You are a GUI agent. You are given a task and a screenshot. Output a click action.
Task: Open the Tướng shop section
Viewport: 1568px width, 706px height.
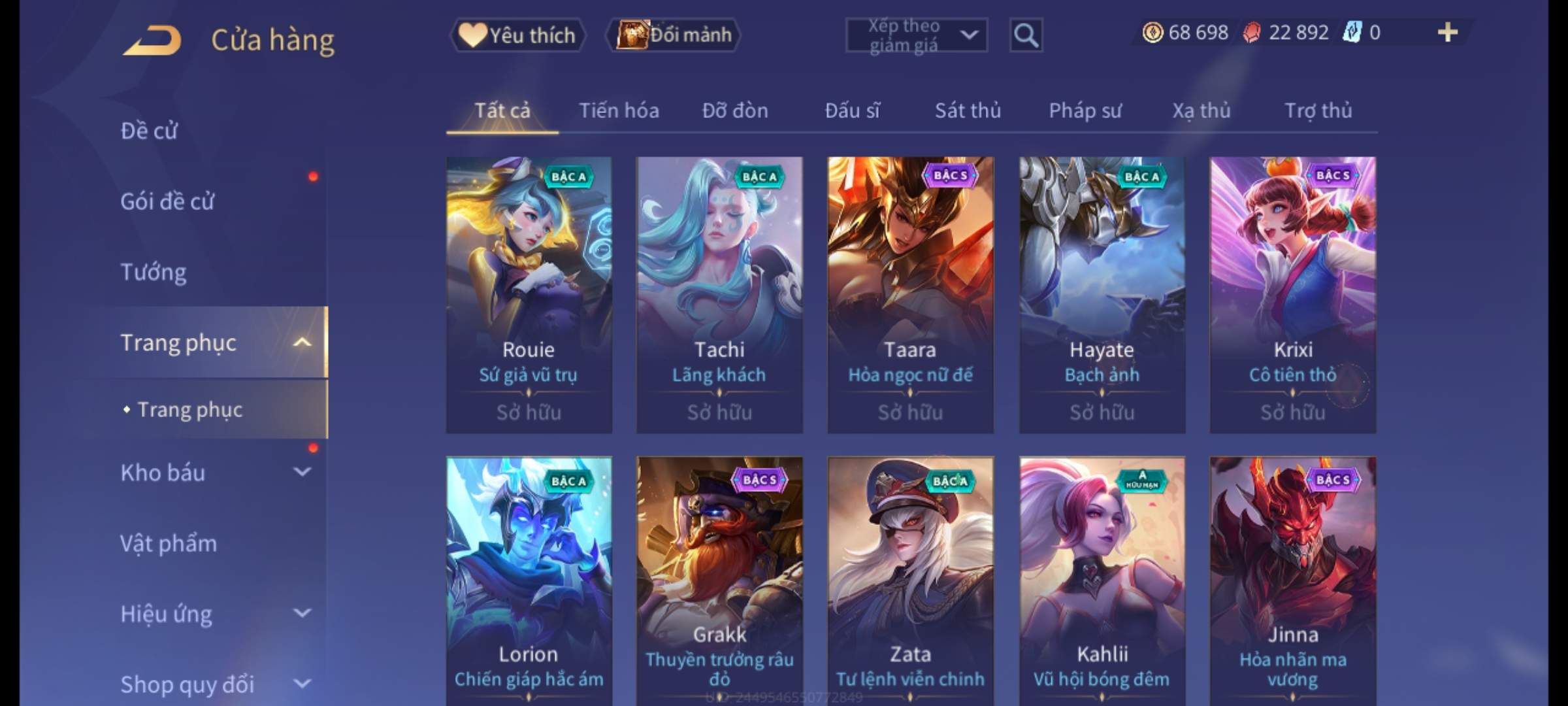click(x=154, y=272)
